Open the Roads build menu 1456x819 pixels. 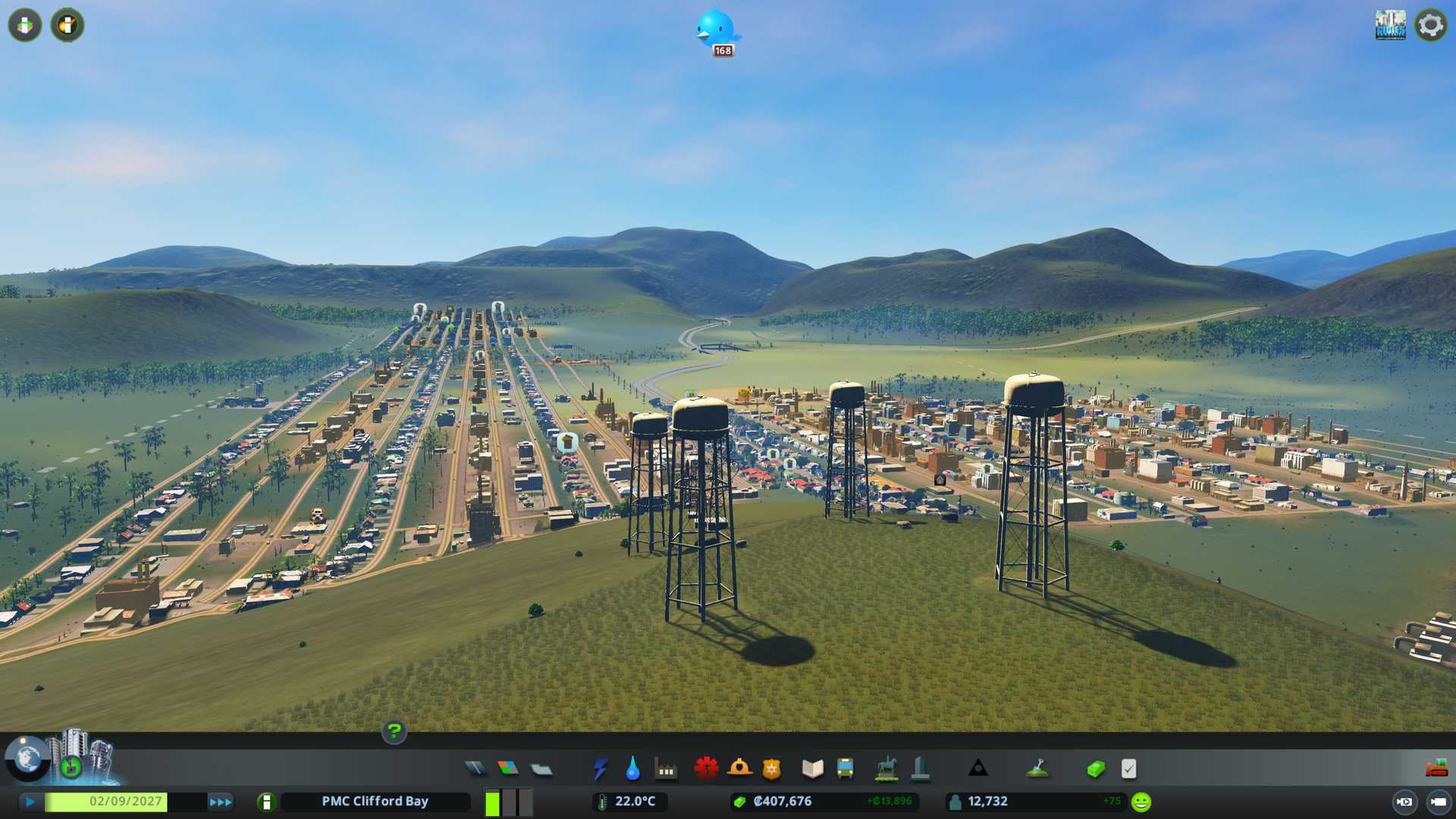475,769
